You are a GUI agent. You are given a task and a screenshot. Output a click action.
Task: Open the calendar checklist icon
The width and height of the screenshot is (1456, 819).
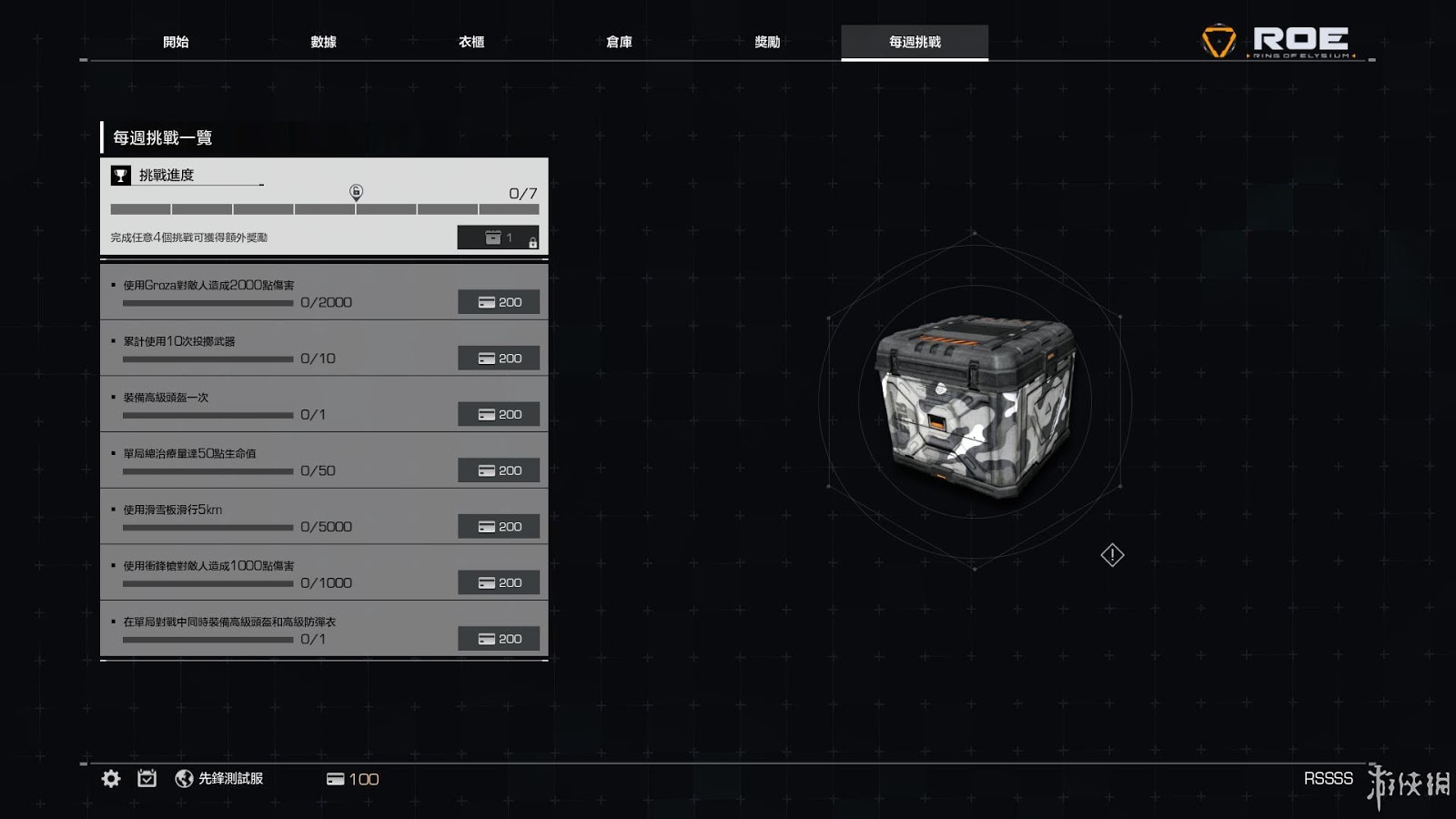point(147,778)
